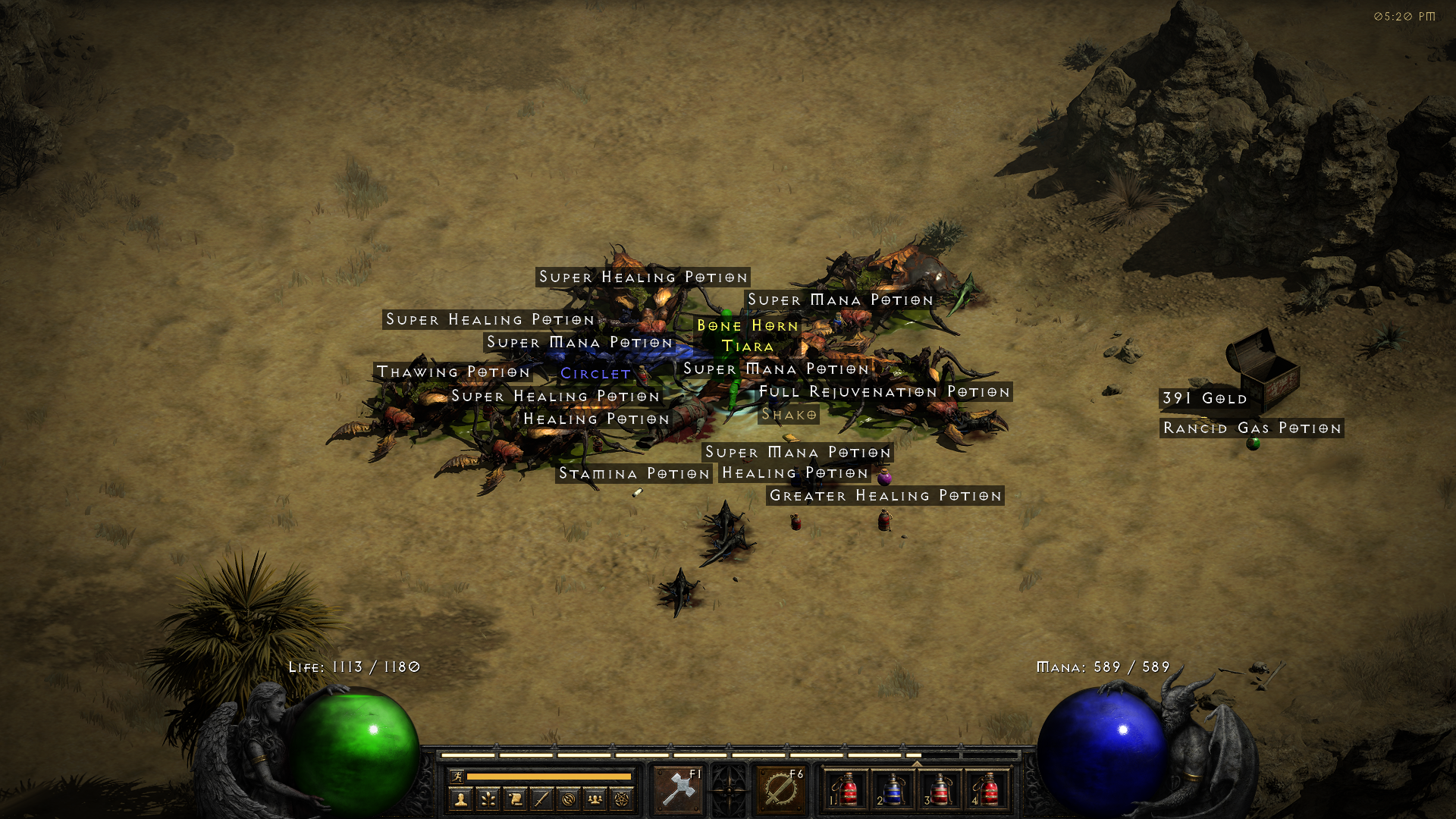1456x819 pixels.
Task: Pick up the Bone Horn
Action: click(746, 325)
